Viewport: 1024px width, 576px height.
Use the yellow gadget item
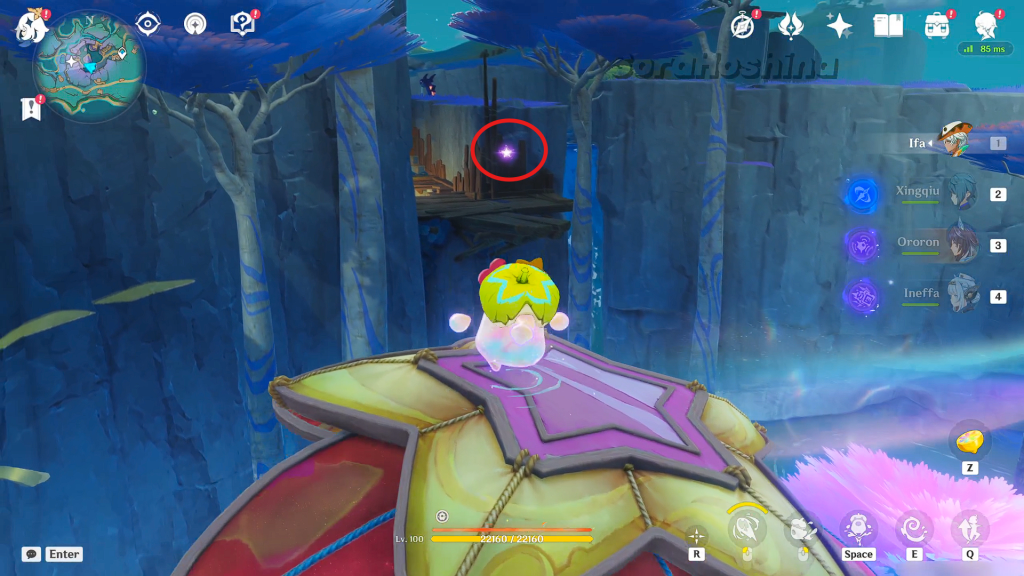click(967, 441)
